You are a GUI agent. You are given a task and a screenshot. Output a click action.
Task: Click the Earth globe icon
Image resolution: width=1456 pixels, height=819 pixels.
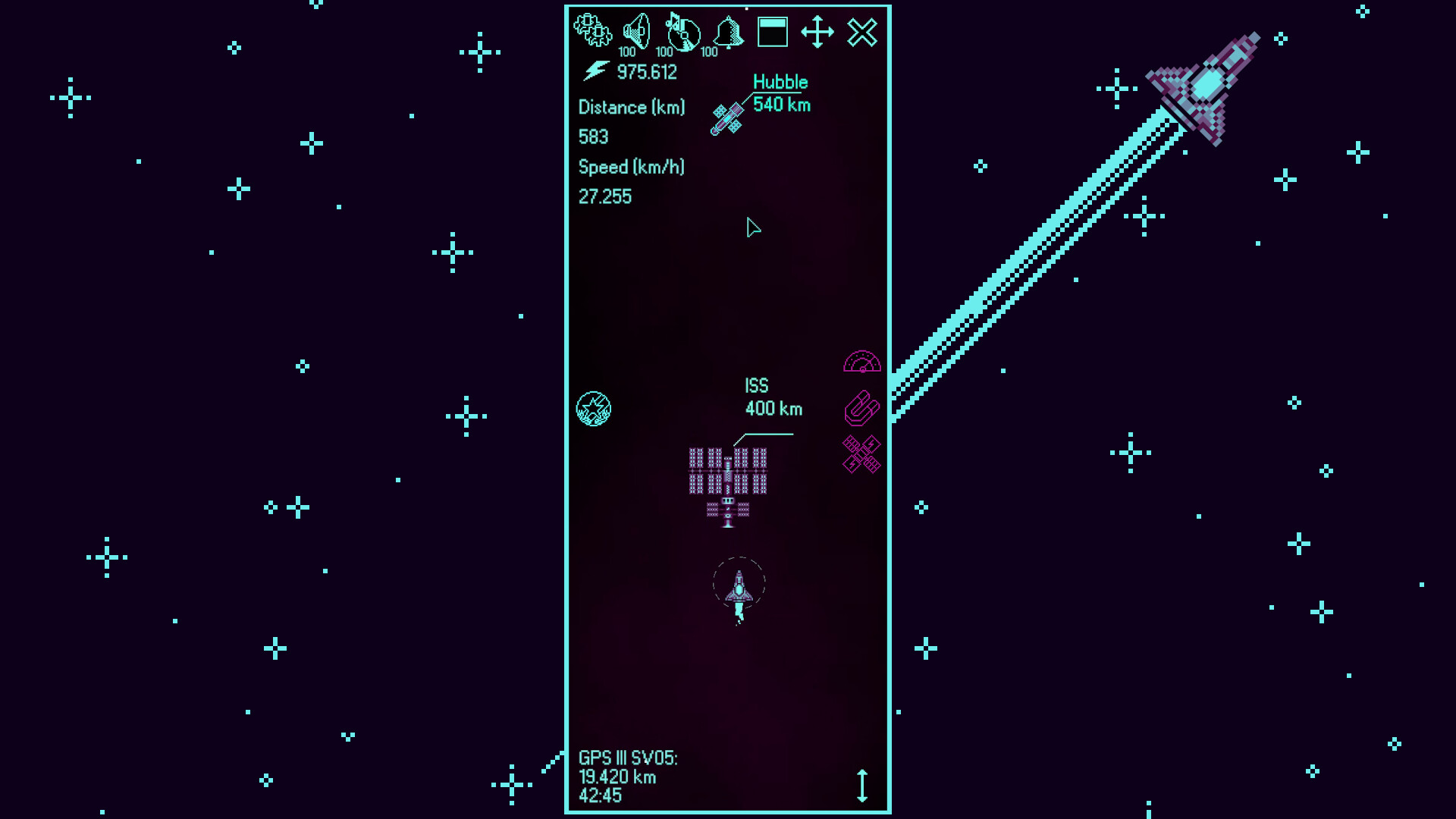click(595, 408)
